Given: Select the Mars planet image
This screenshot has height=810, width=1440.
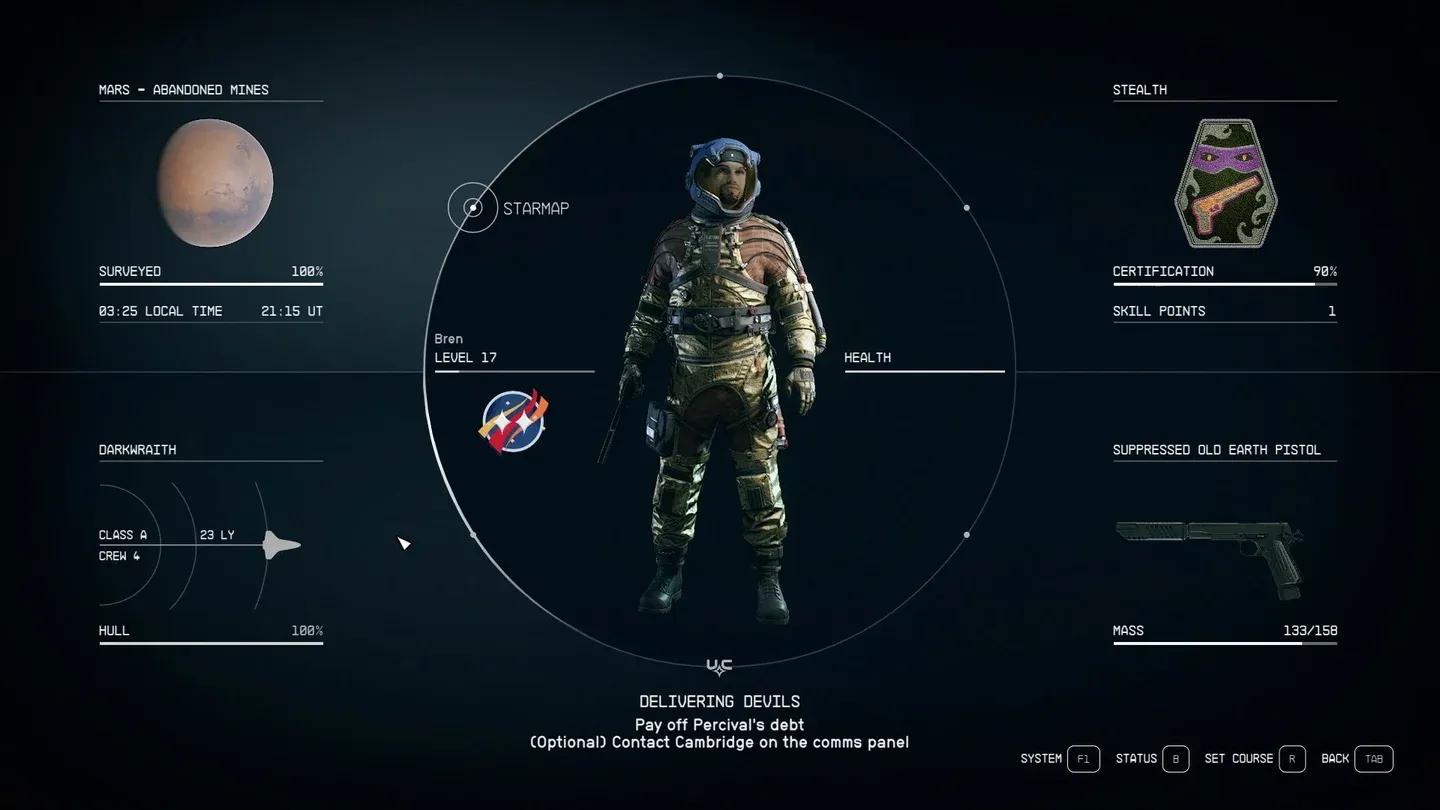Looking at the screenshot, I should coord(215,183).
